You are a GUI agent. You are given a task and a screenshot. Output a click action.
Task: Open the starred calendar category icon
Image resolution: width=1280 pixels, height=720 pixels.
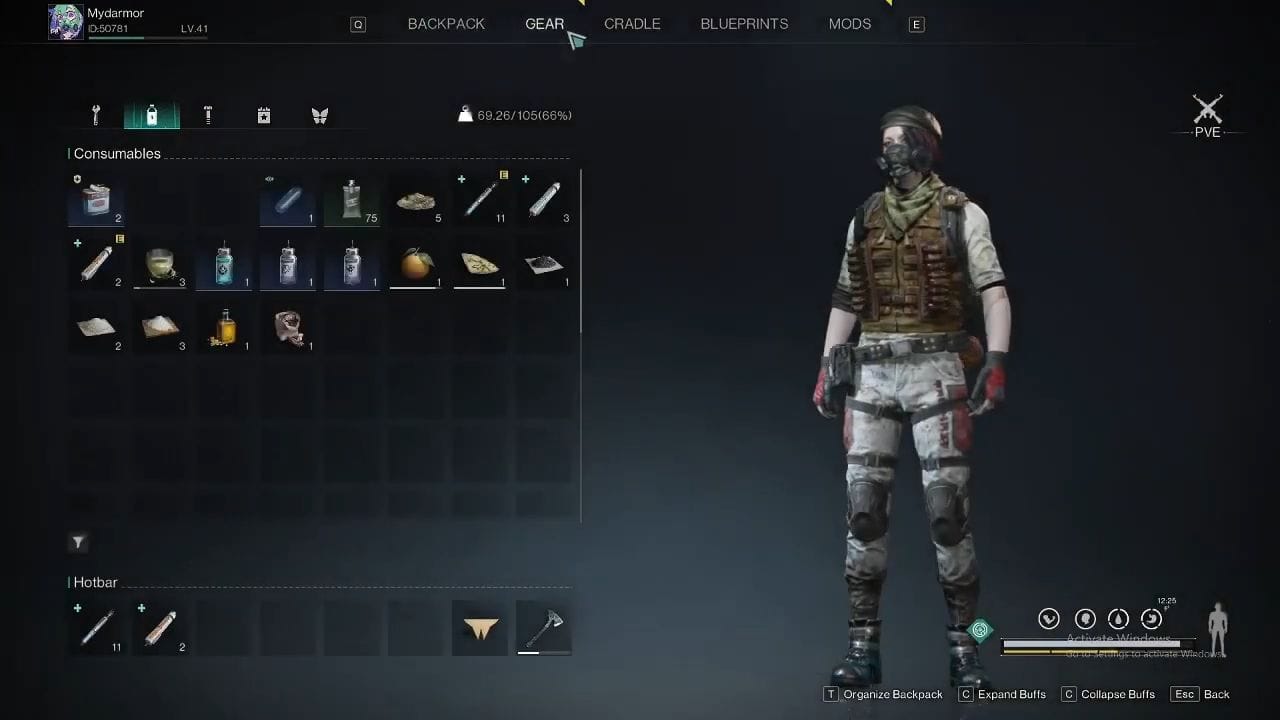tap(263, 115)
